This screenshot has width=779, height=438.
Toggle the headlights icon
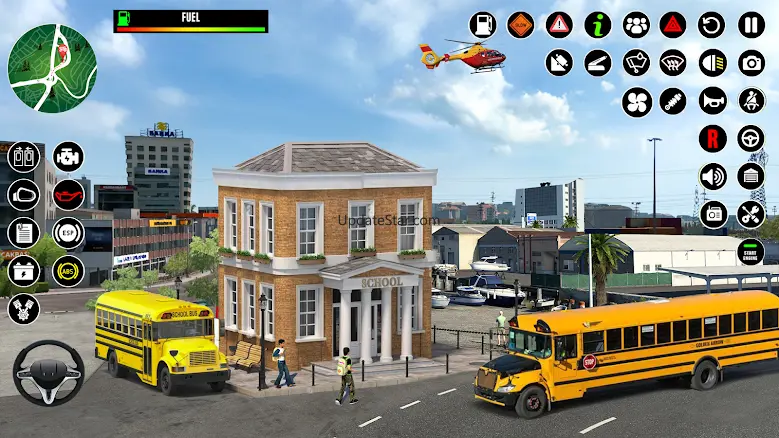tap(712, 63)
